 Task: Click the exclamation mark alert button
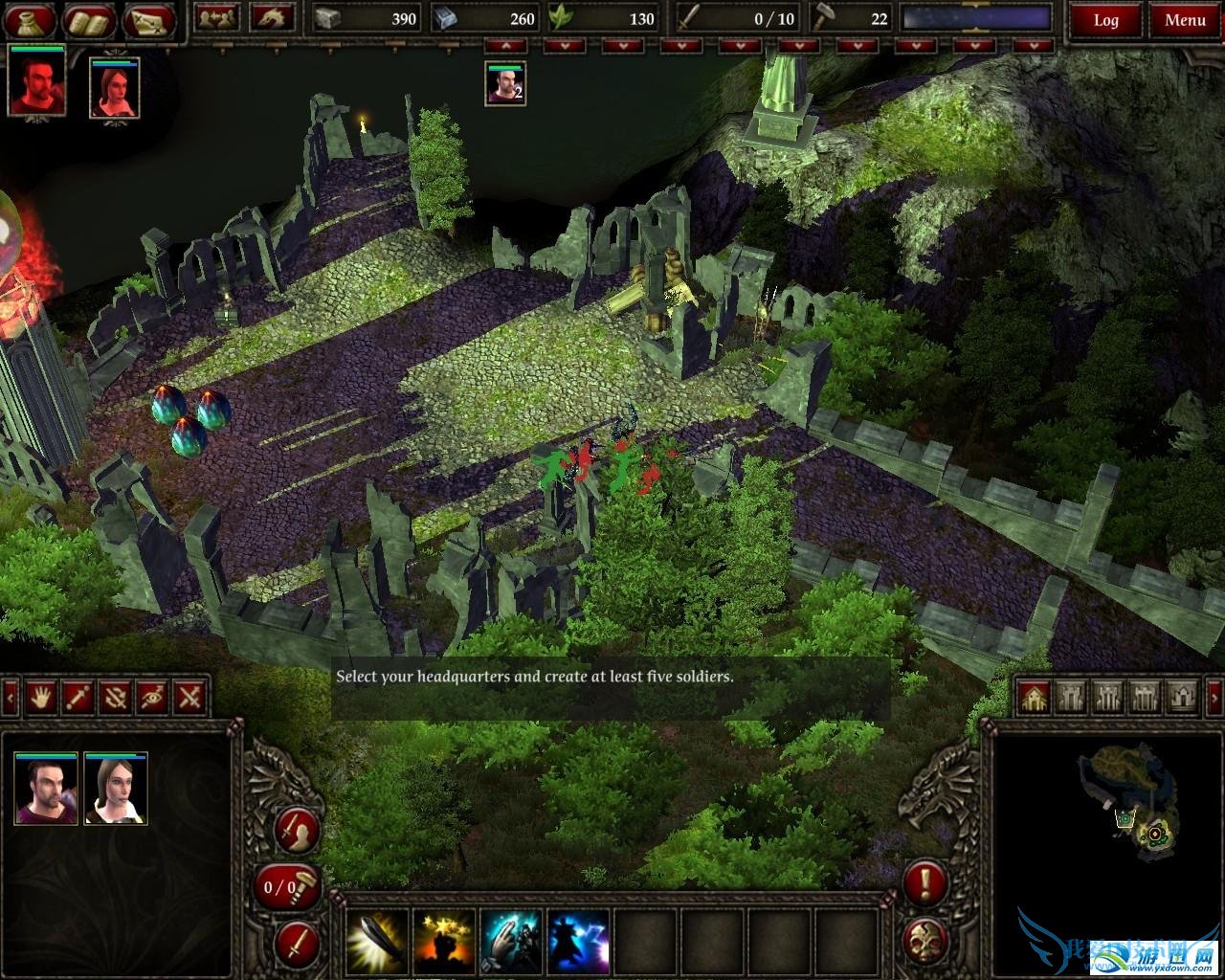click(x=925, y=882)
